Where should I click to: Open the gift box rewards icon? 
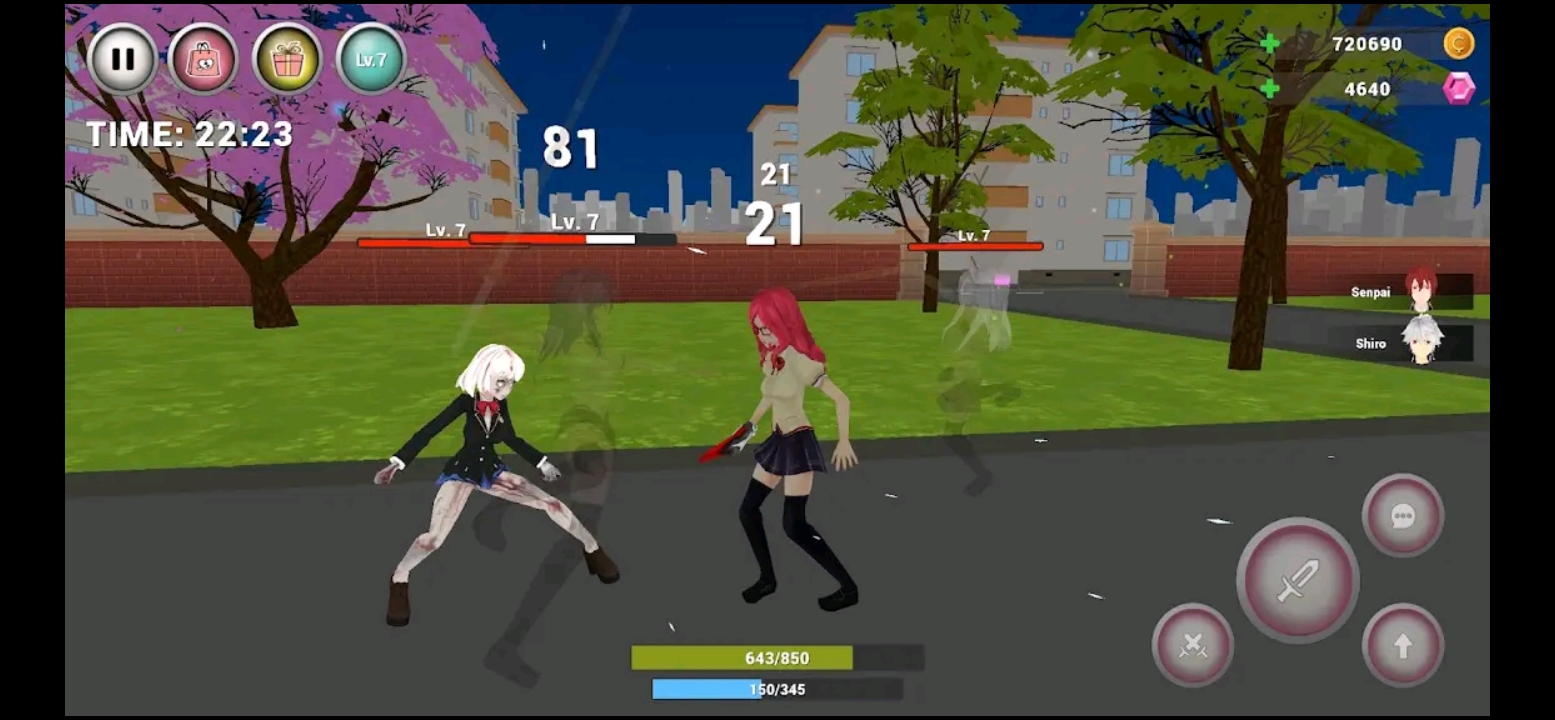point(287,56)
